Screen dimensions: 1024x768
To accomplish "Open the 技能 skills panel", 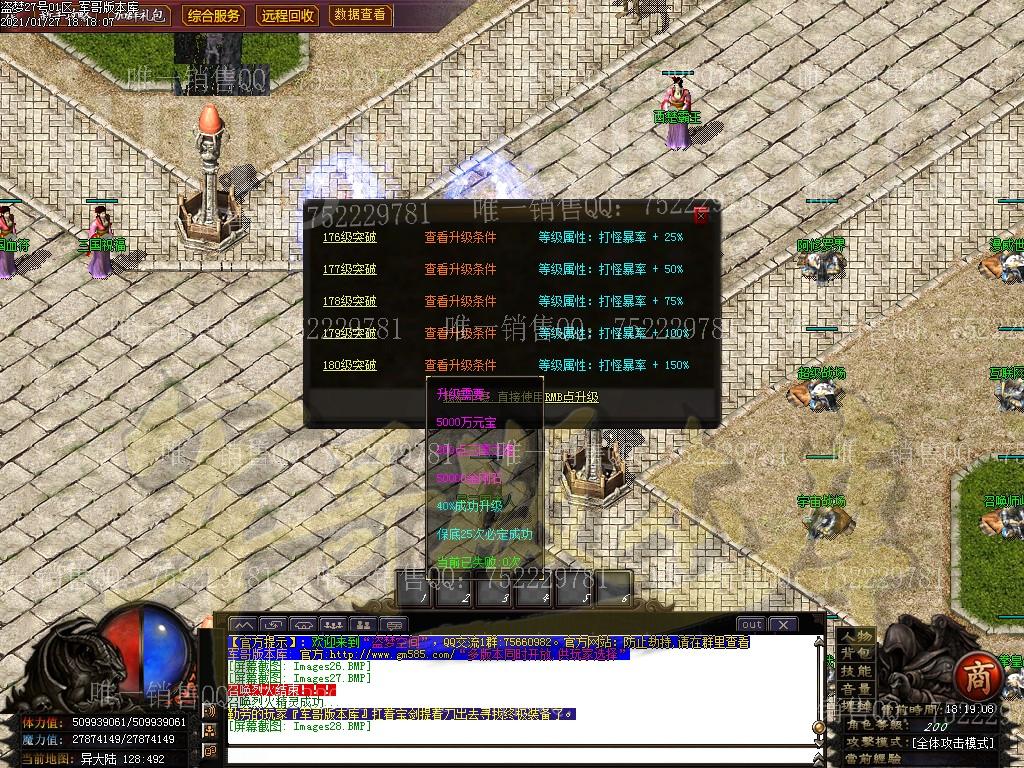I will (856, 671).
